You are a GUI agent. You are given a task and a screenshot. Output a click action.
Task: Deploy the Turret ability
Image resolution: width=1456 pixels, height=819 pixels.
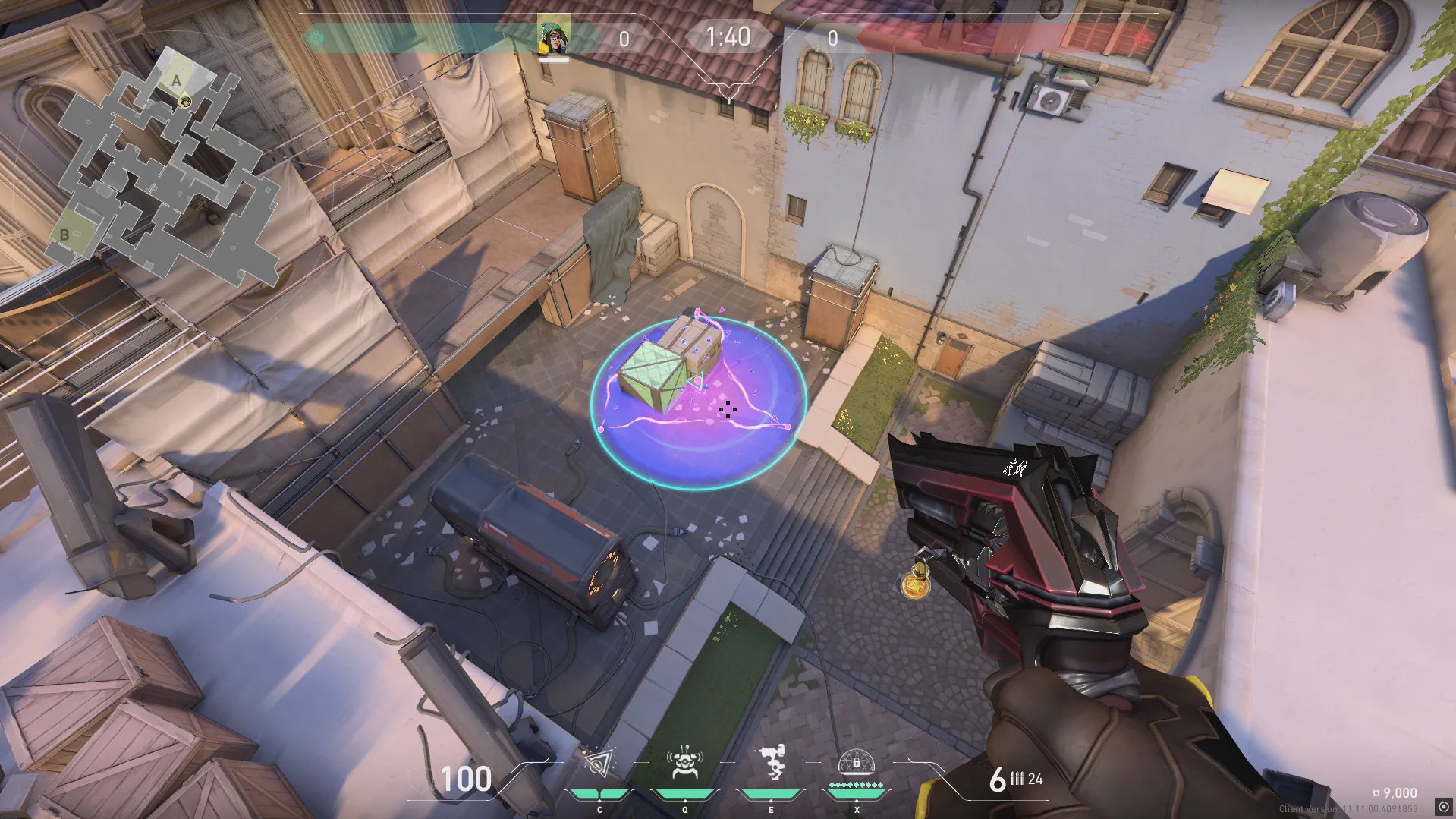771,764
